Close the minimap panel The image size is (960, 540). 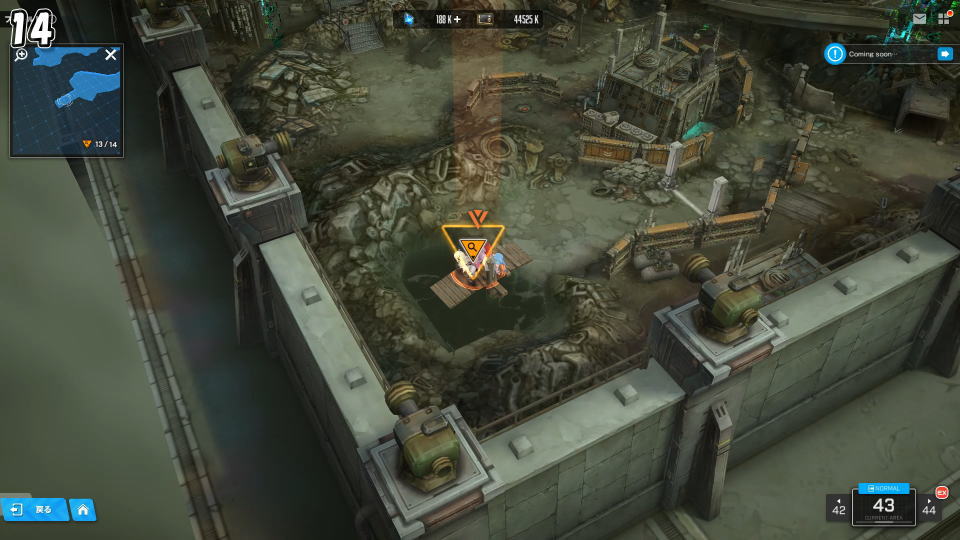111,55
